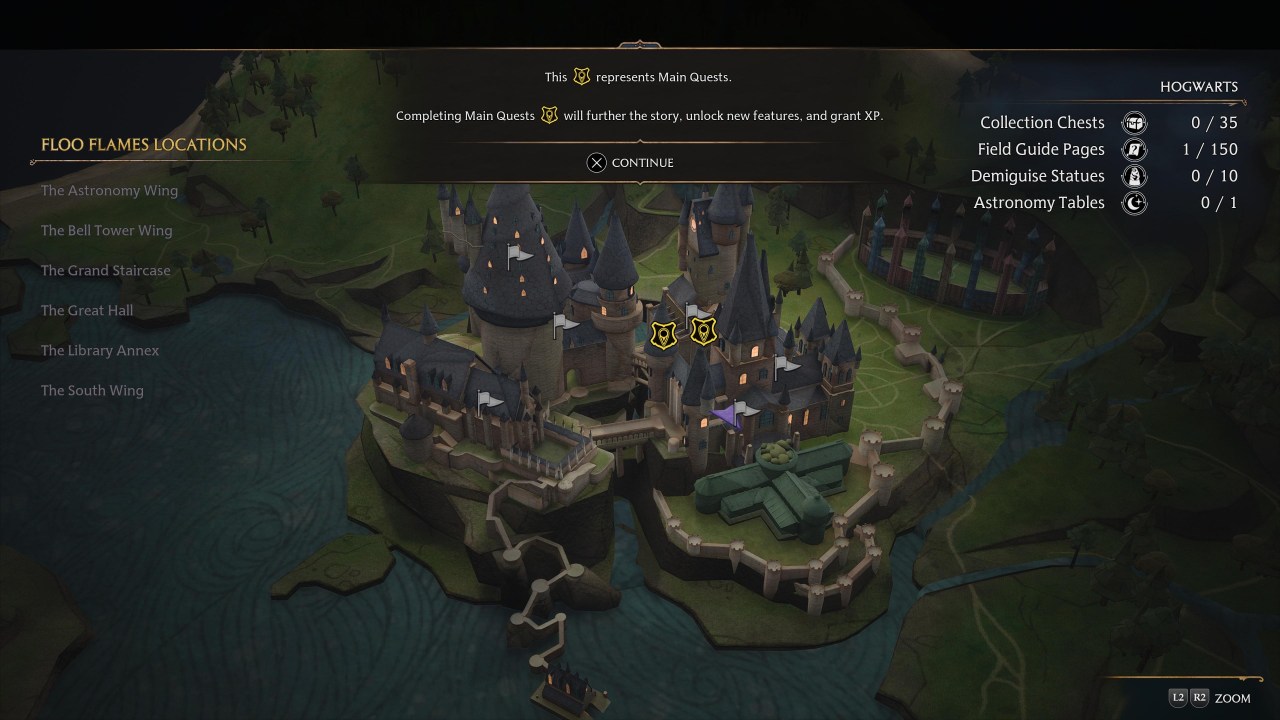Click the HOGWARTS region header
Screen dimensions: 1280x720
(1199, 87)
